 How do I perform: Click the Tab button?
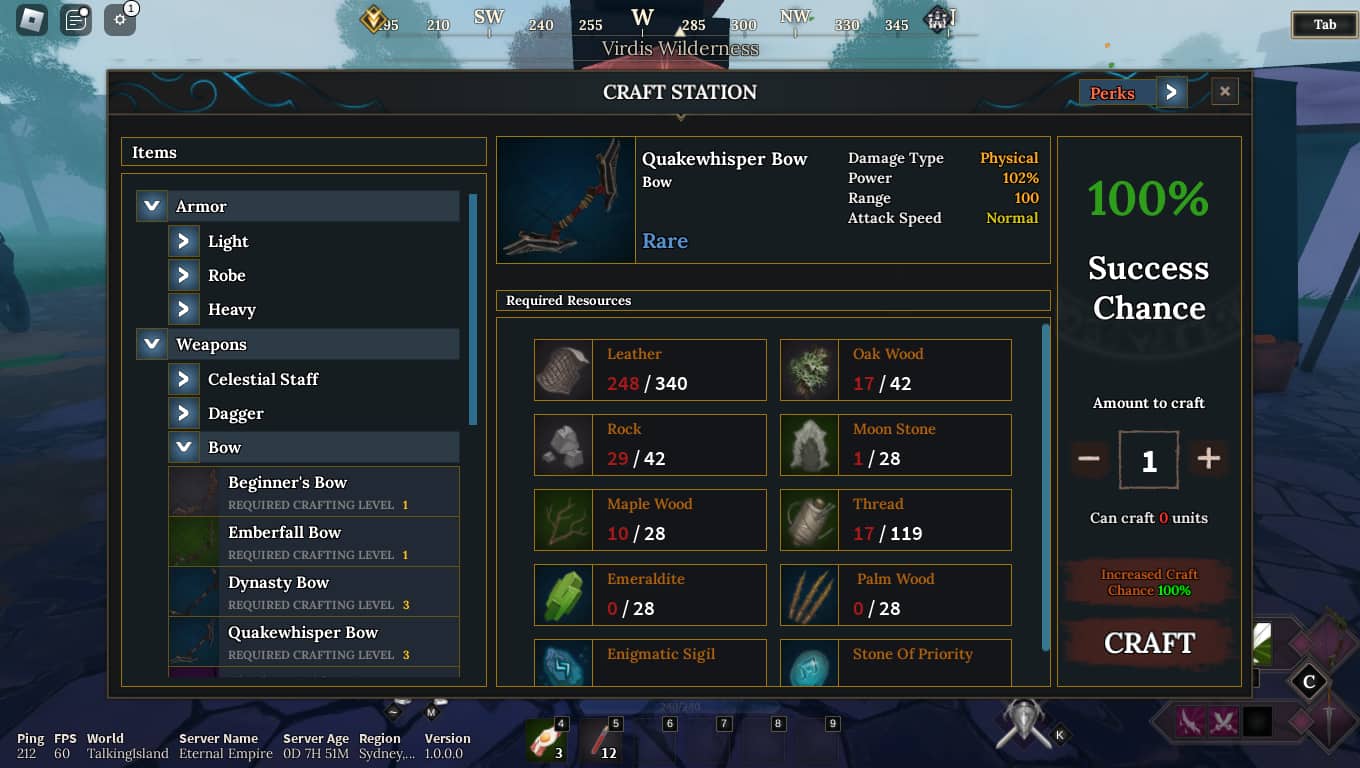coord(1324,25)
